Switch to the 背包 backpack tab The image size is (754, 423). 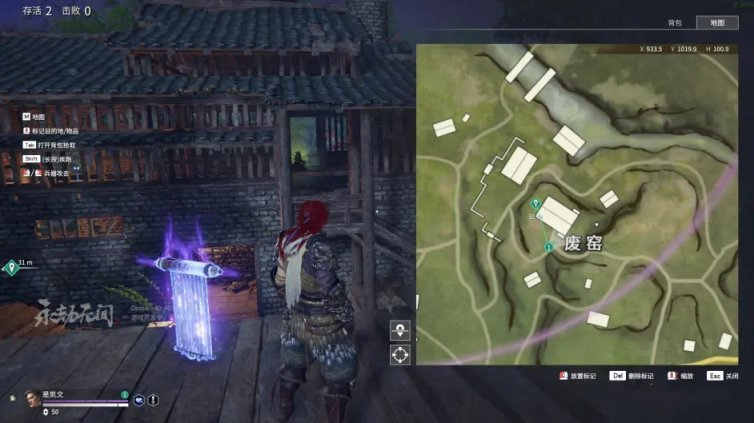(x=673, y=22)
